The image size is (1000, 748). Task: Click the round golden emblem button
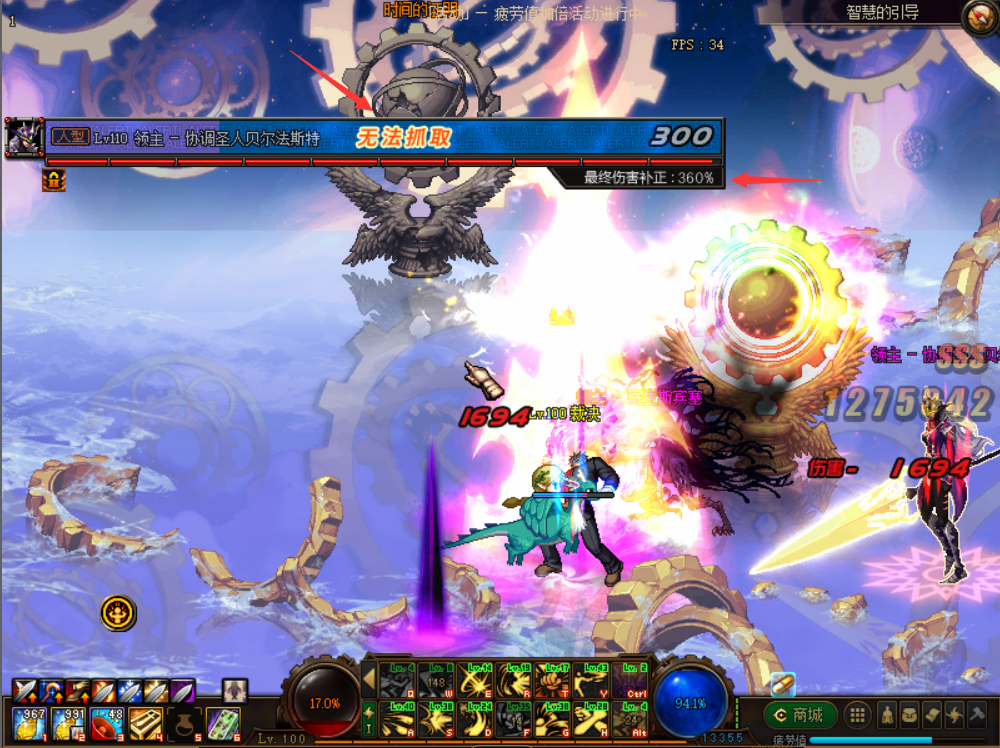tap(118, 612)
